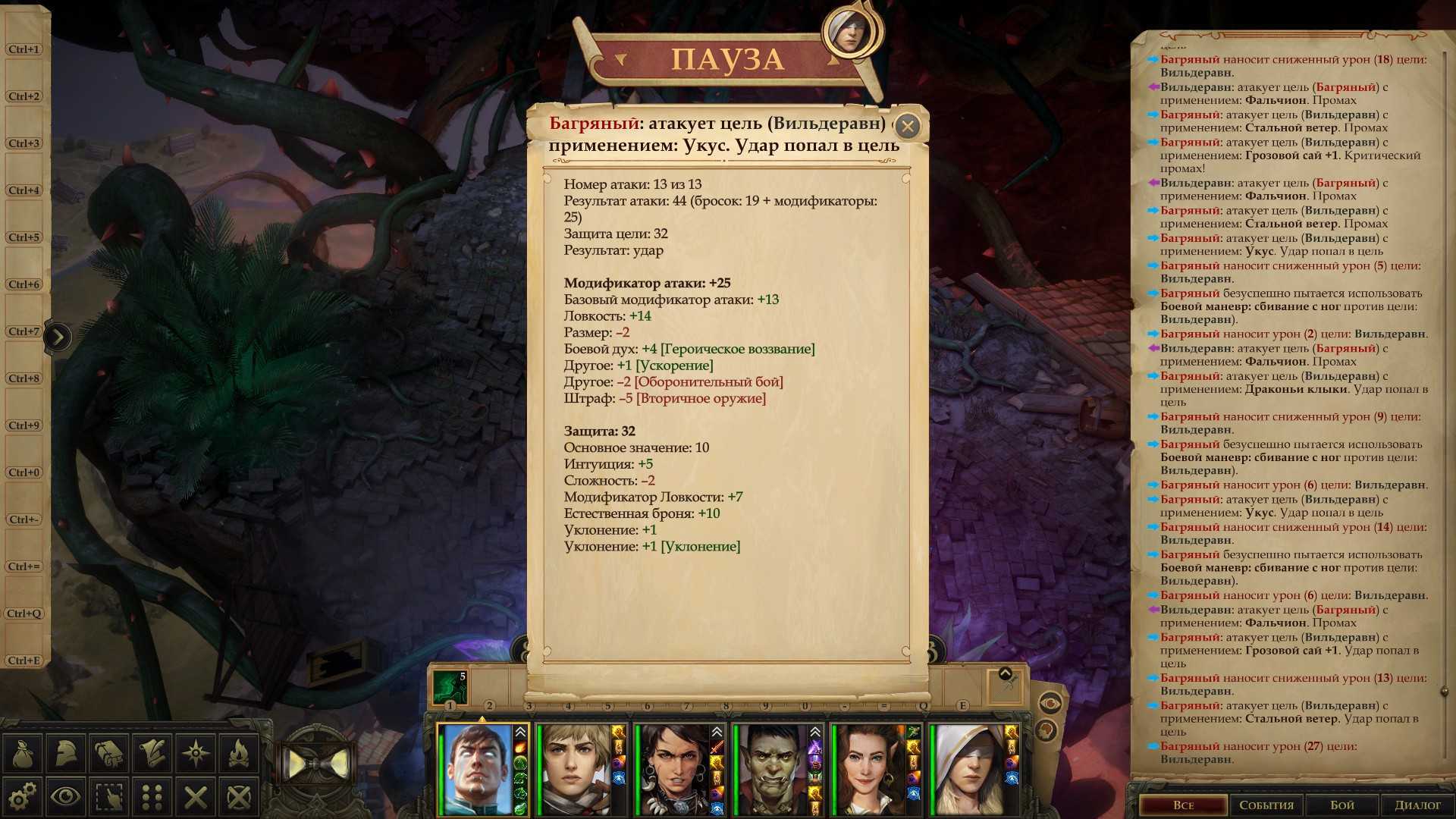Expand the left side panel arrow
The width and height of the screenshot is (1456, 819).
click(58, 337)
